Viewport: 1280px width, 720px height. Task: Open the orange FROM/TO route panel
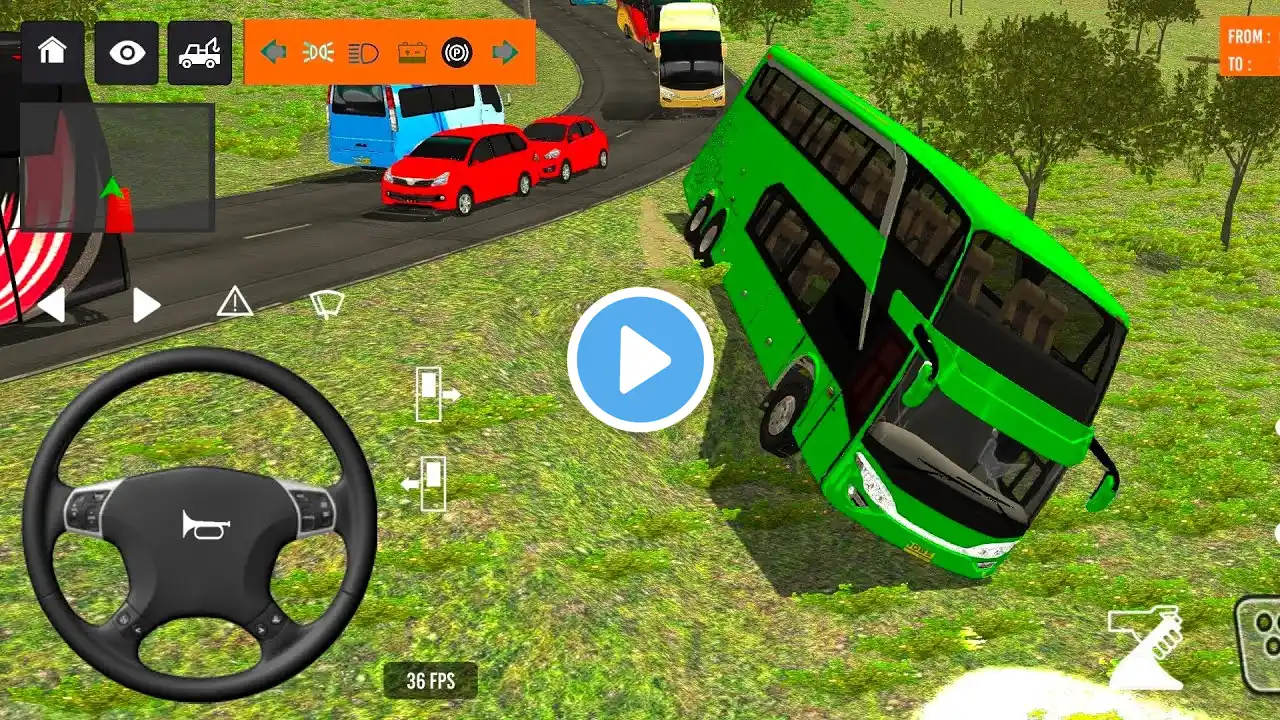1248,49
